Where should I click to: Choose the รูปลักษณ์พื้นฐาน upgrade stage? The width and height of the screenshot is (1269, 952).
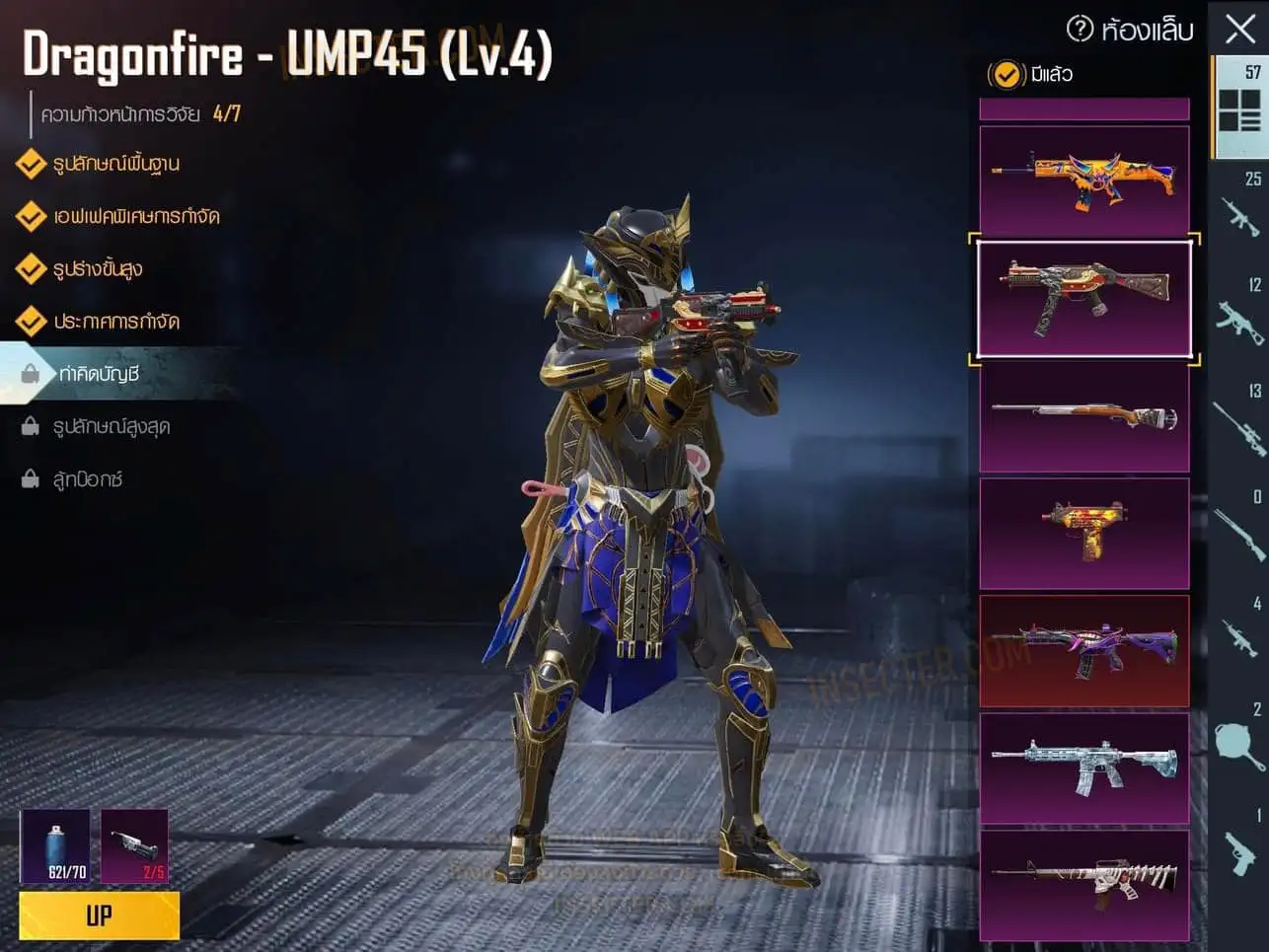tap(116, 164)
